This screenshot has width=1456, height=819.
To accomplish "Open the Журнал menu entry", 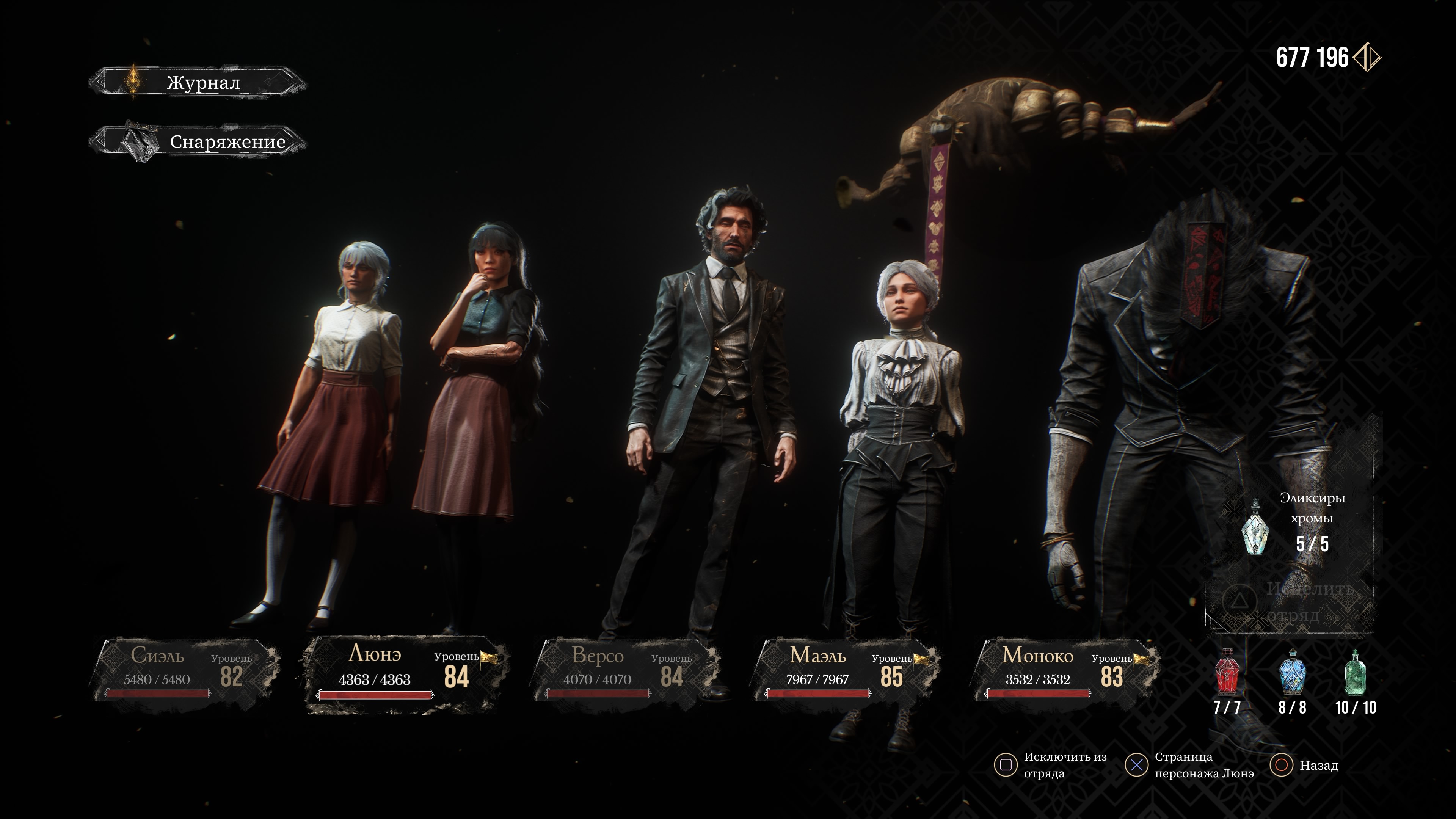I will tap(198, 83).
